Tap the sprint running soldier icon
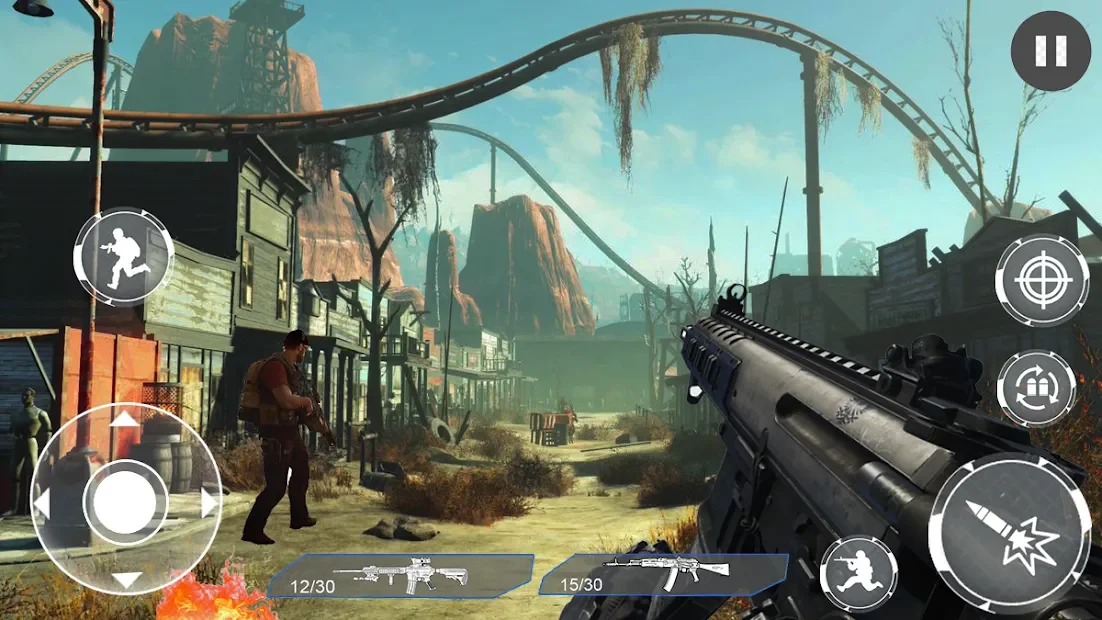Viewport: 1102px width, 620px height. 124,258
